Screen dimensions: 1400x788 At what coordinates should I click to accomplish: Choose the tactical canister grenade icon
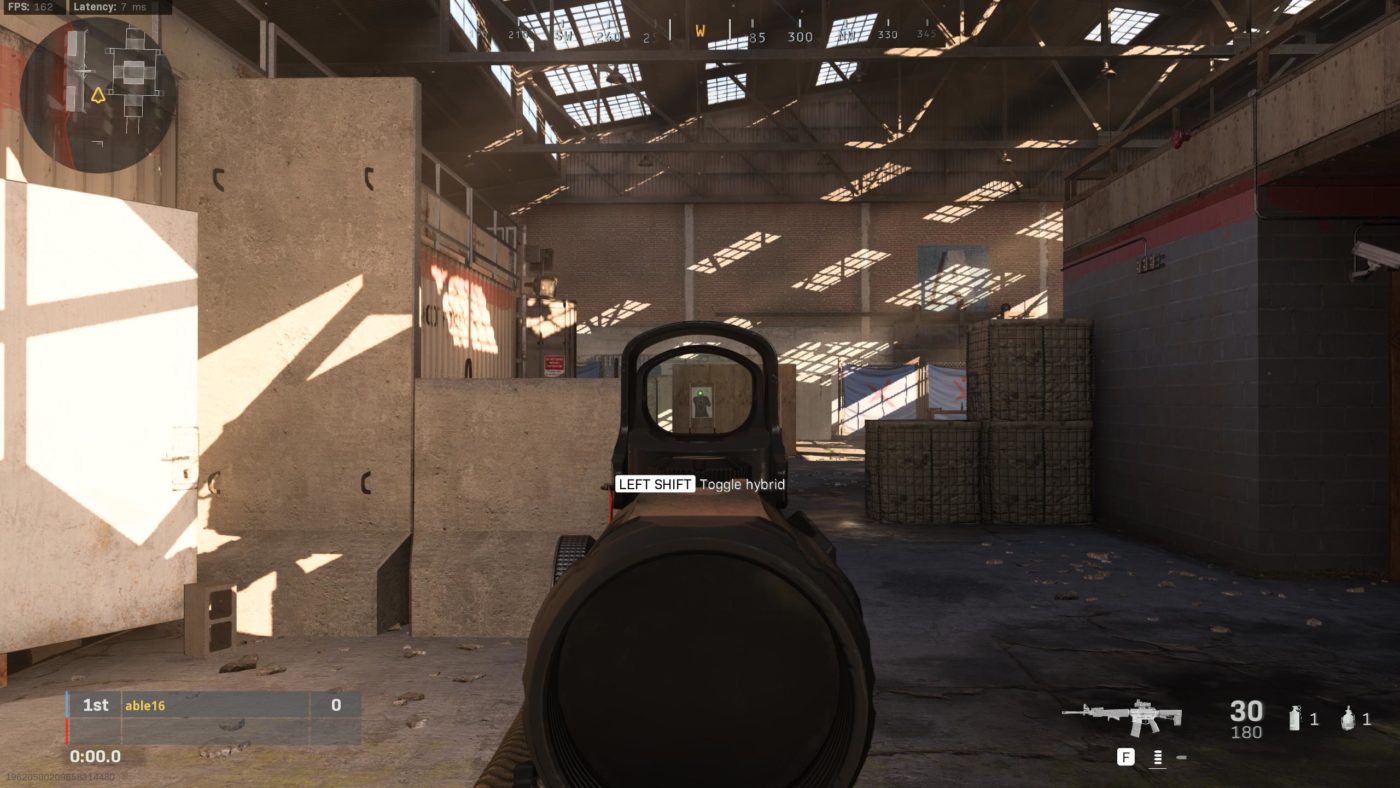1295,718
